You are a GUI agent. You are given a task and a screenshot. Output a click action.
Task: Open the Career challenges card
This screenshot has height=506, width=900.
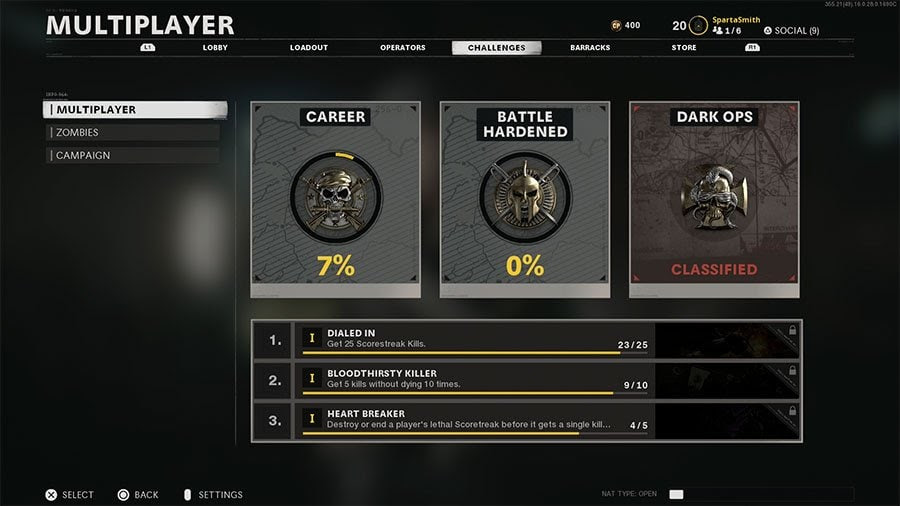pos(335,199)
